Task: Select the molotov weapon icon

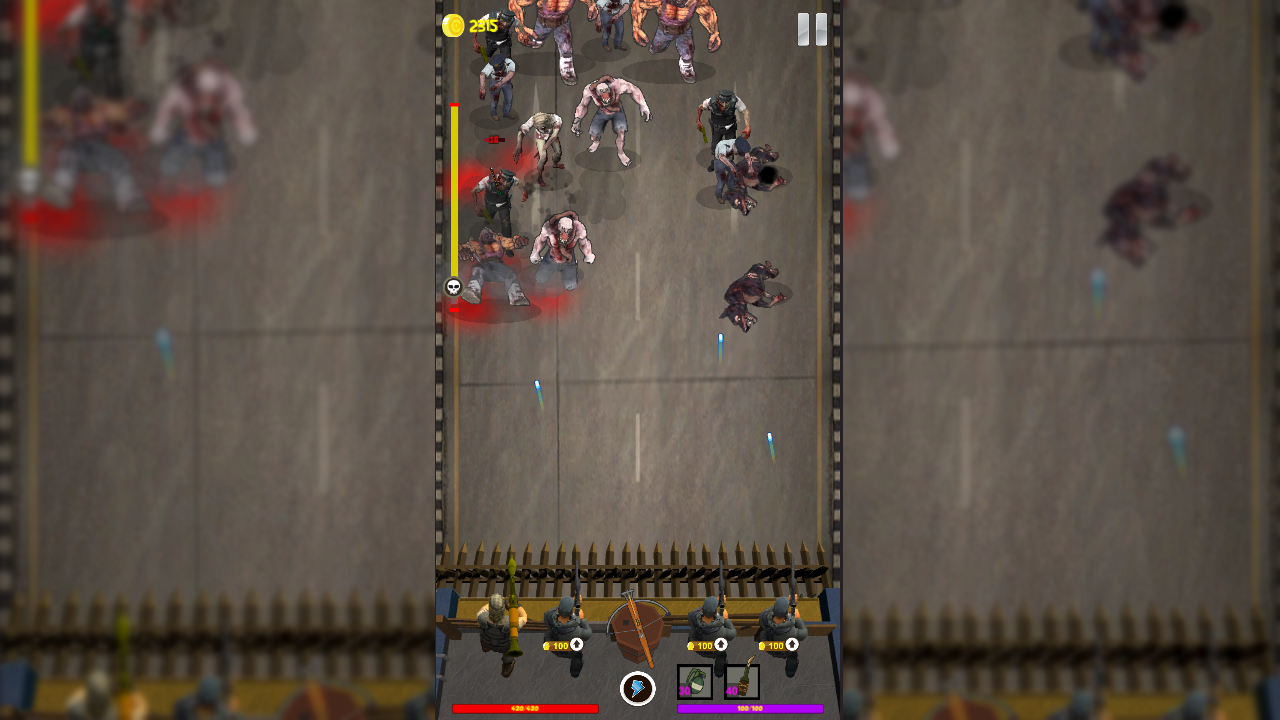Action: [742, 680]
